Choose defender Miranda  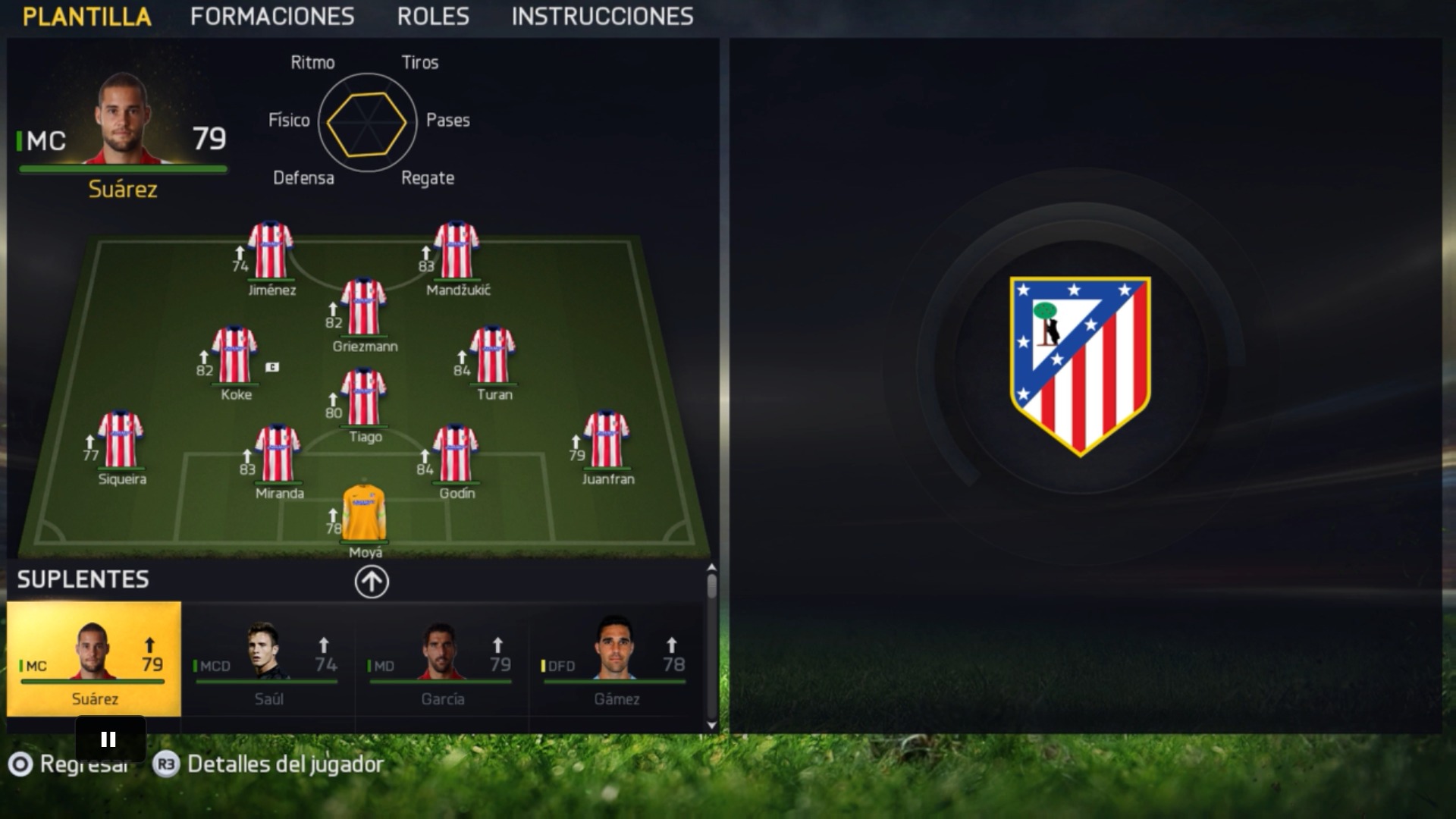coord(278,453)
